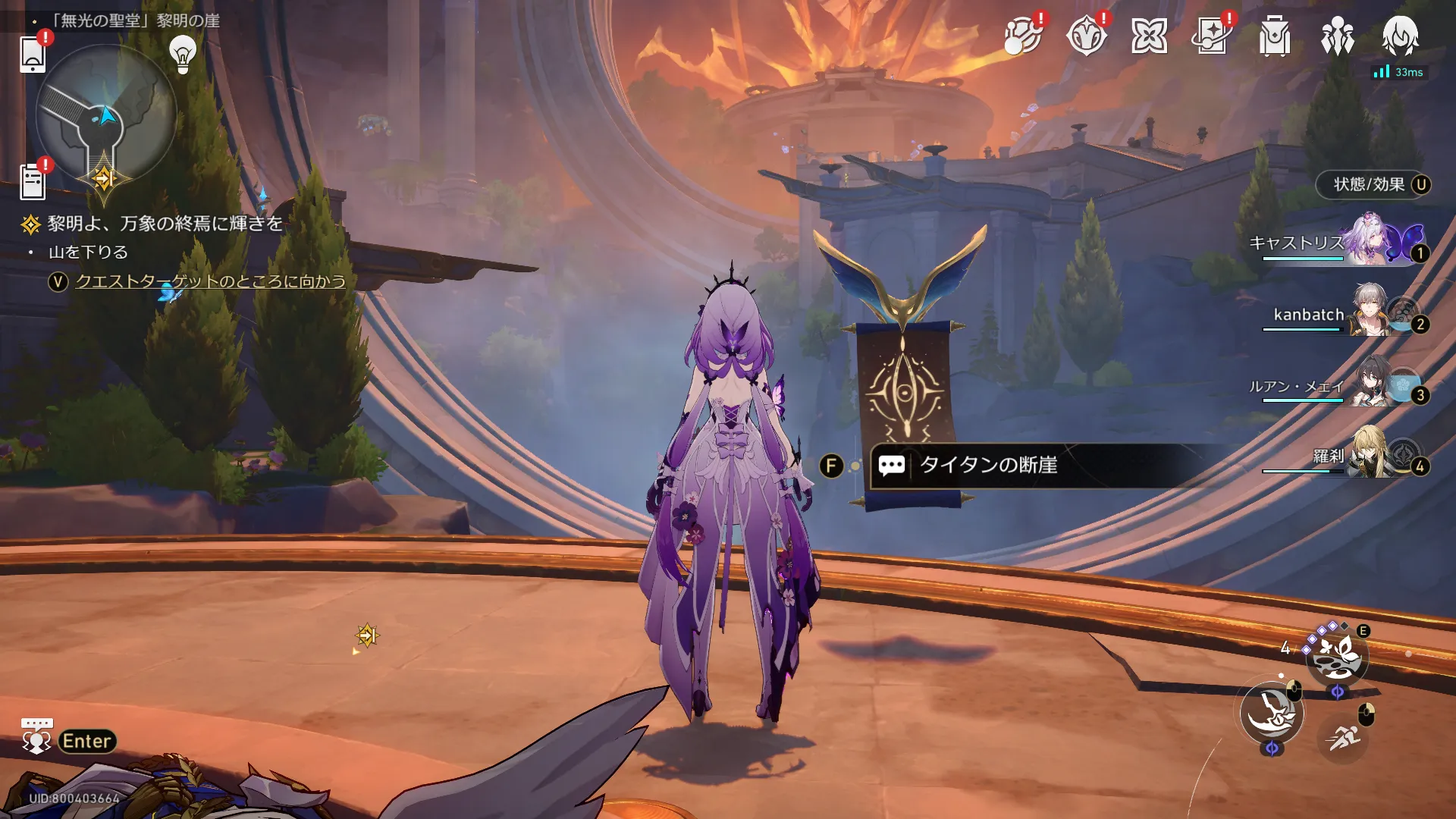Screen dimensions: 1456x819
Task: Open the backpack inventory icon
Action: [x=1274, y=36]
